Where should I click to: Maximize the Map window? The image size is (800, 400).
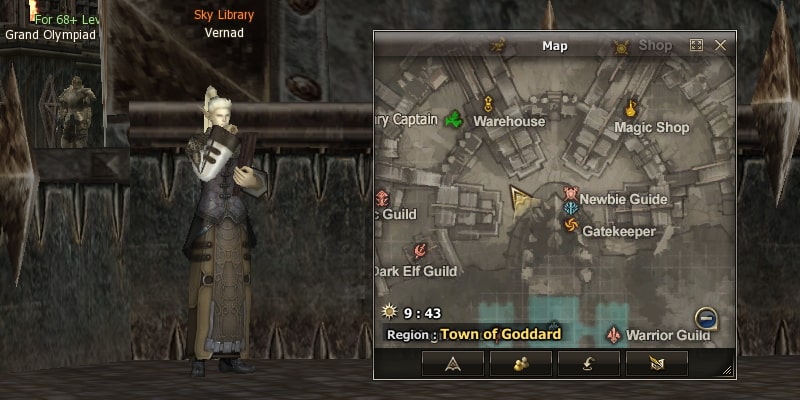point(697,46)
